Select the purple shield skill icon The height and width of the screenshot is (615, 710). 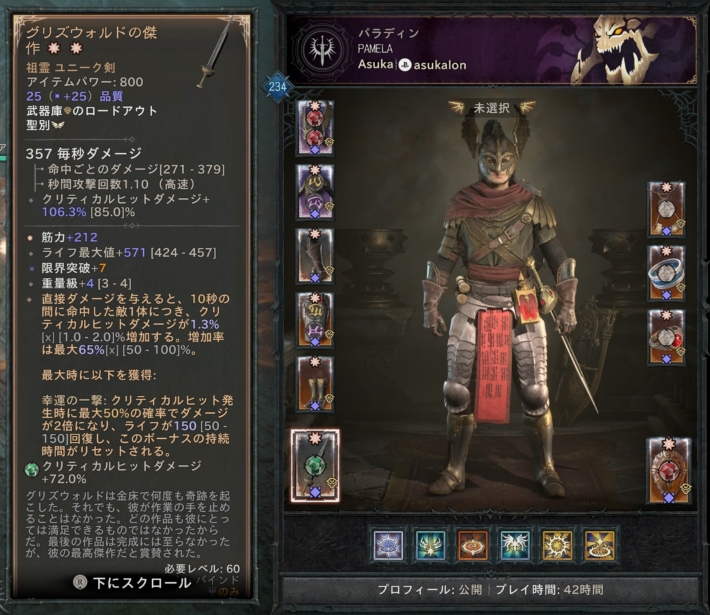(388, 545)
